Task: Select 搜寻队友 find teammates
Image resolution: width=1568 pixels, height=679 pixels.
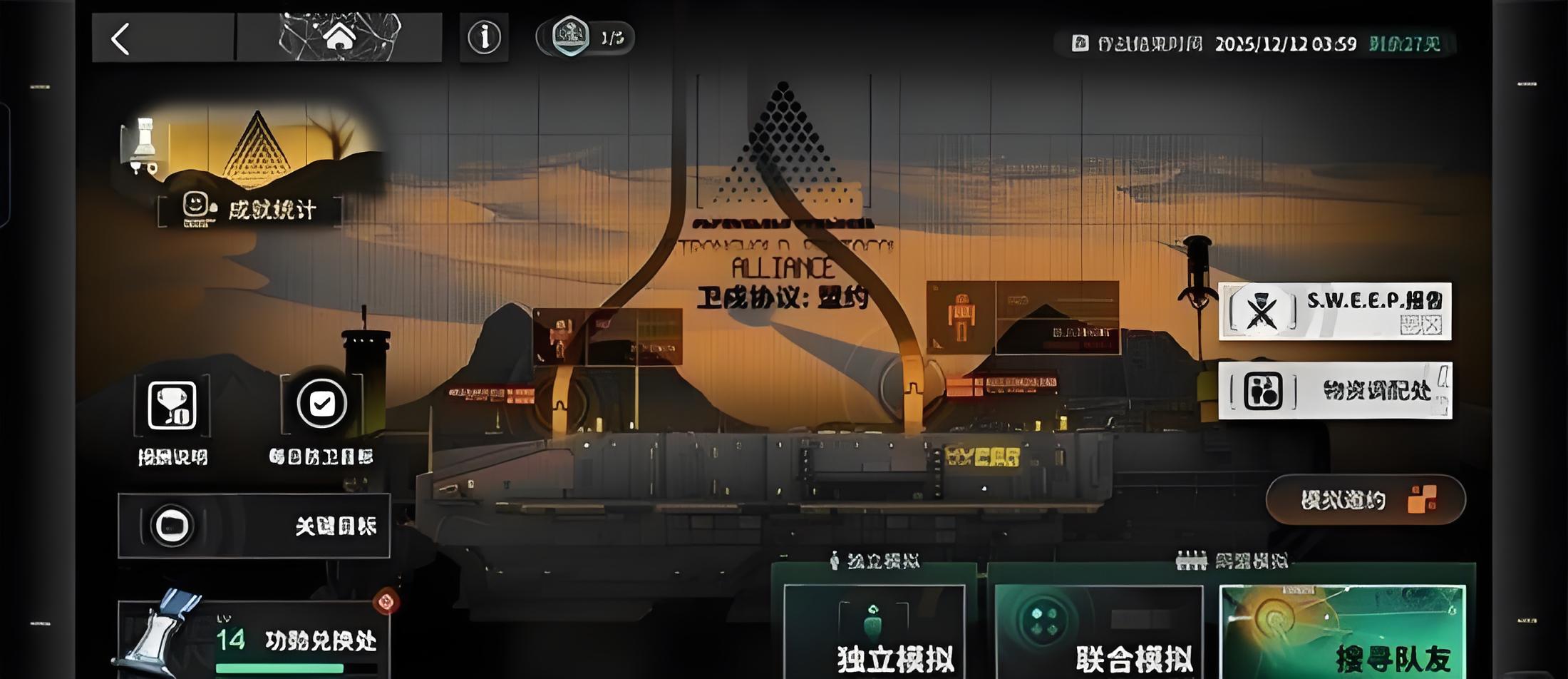Action: click(x=1343, y=632)
